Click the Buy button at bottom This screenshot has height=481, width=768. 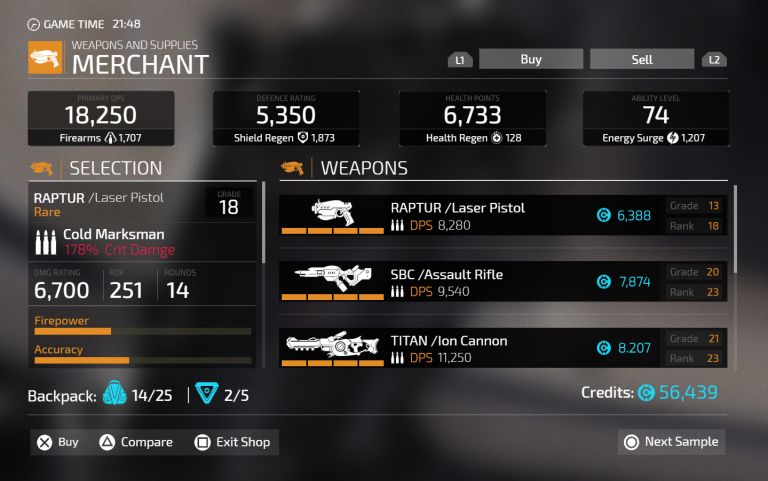click(58, 442)
